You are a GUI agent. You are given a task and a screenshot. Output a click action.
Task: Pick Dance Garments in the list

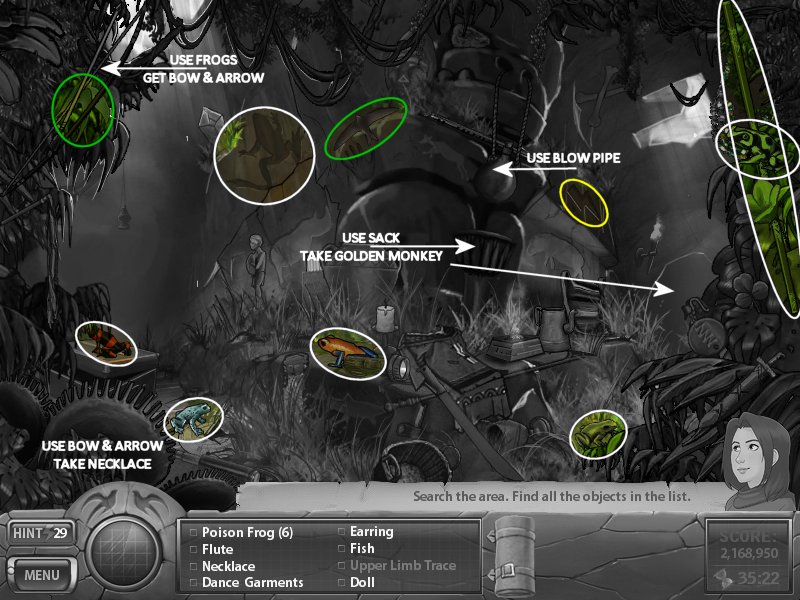click(x=252, y=582)
